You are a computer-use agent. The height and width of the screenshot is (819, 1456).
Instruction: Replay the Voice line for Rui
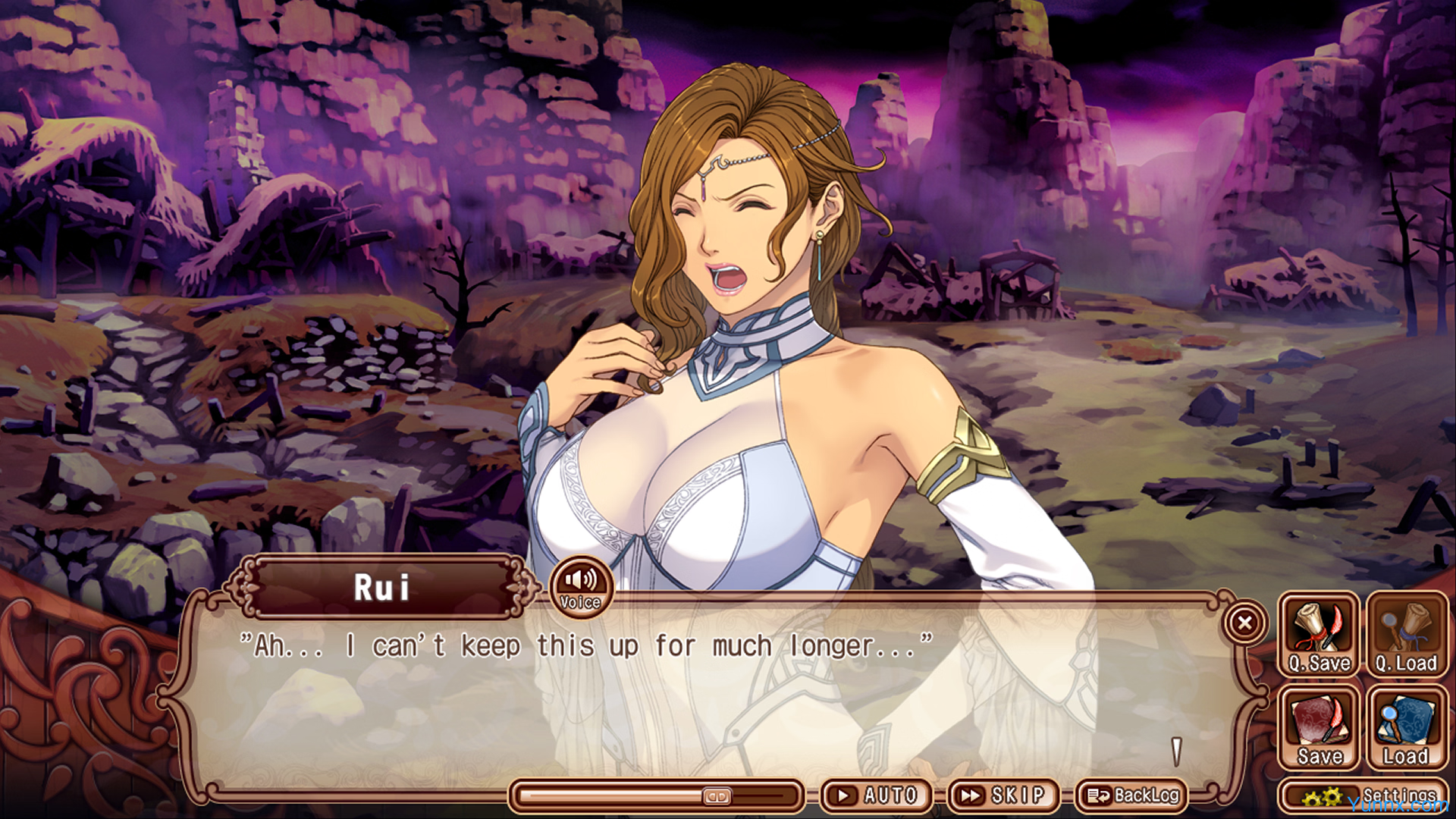pos(580,587)
